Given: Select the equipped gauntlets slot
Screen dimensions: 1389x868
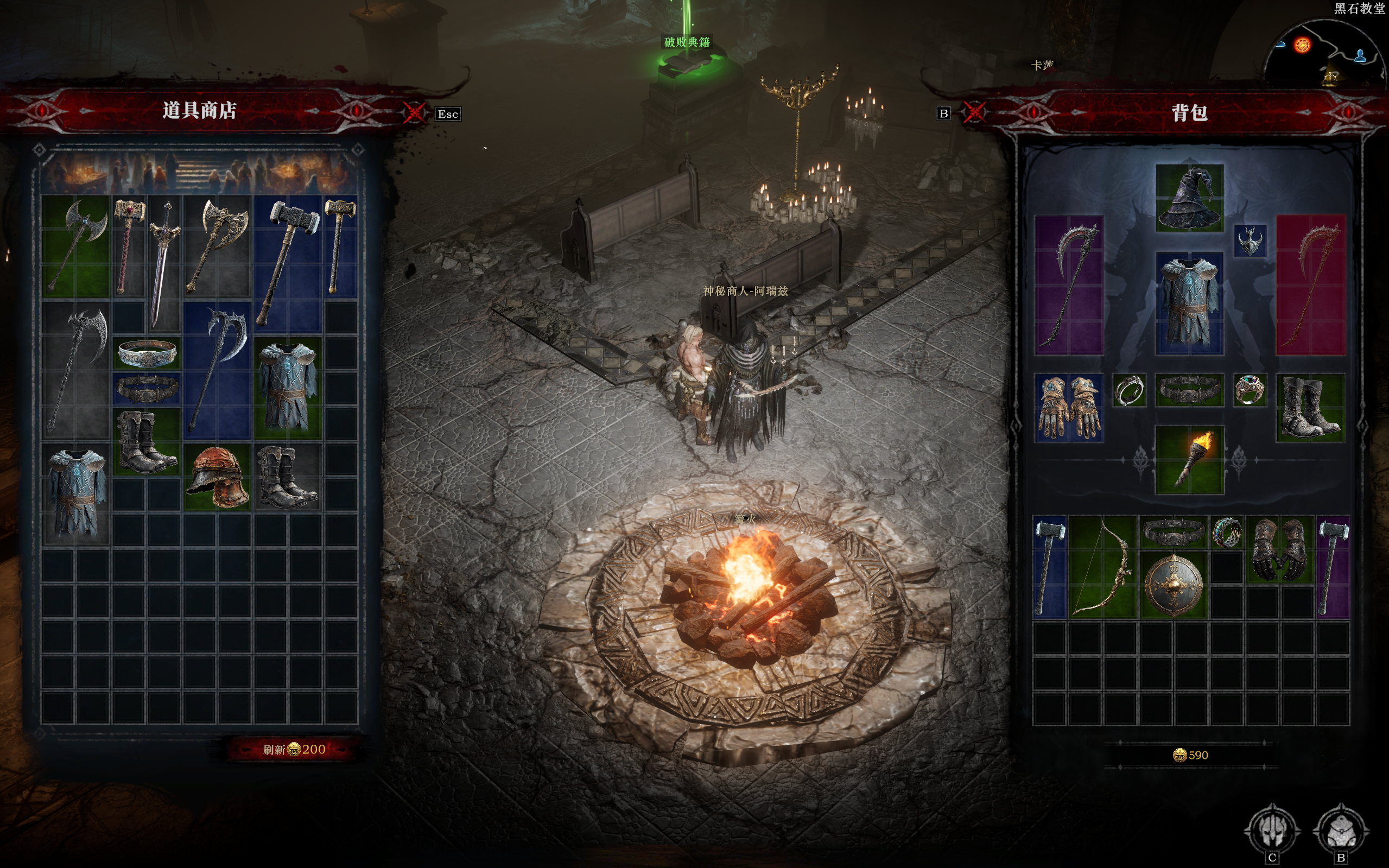Looking at the screenshot, I should click(1068, 408).
